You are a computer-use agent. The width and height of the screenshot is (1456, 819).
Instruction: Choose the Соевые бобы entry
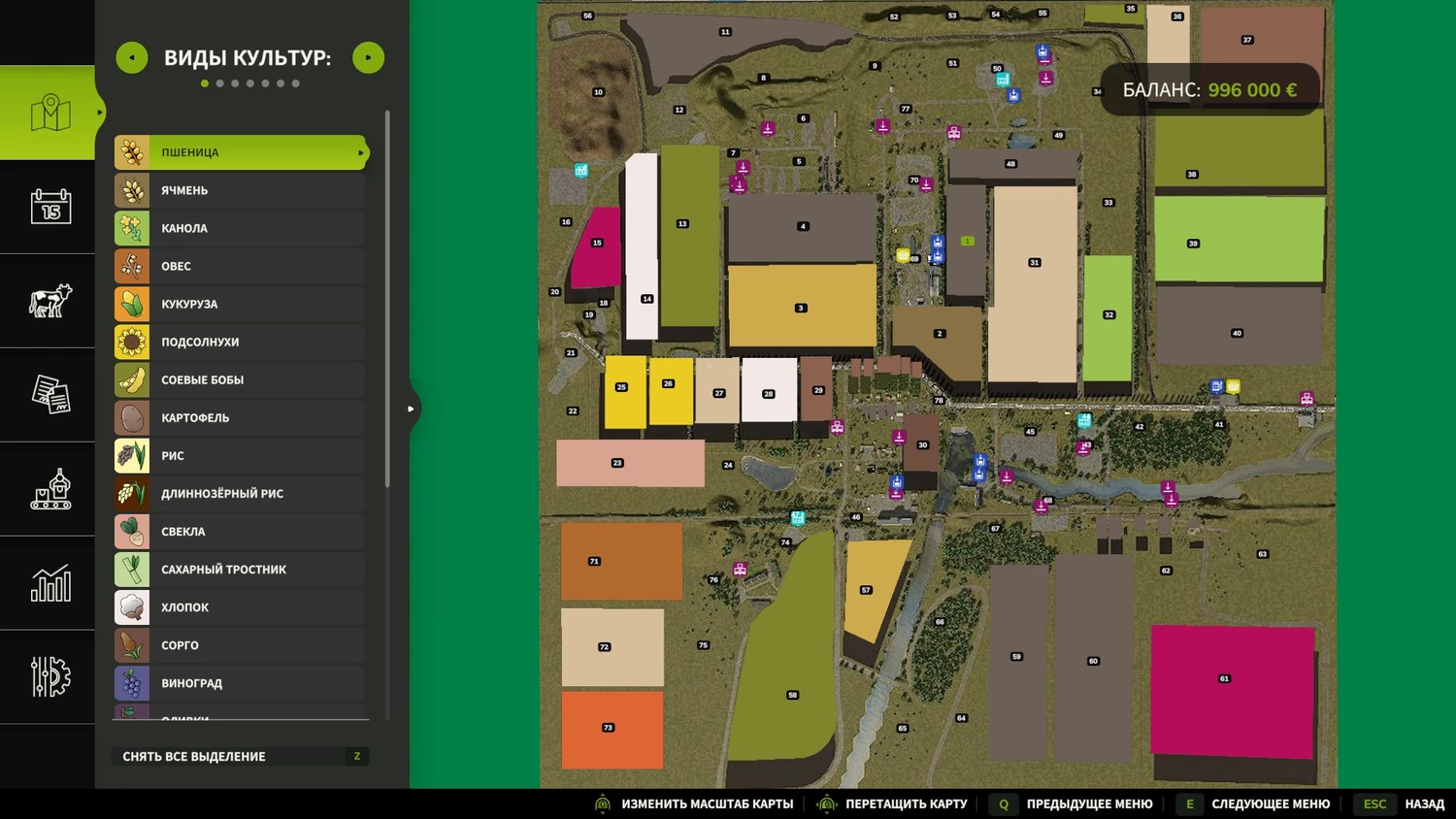tap(239, 379)
